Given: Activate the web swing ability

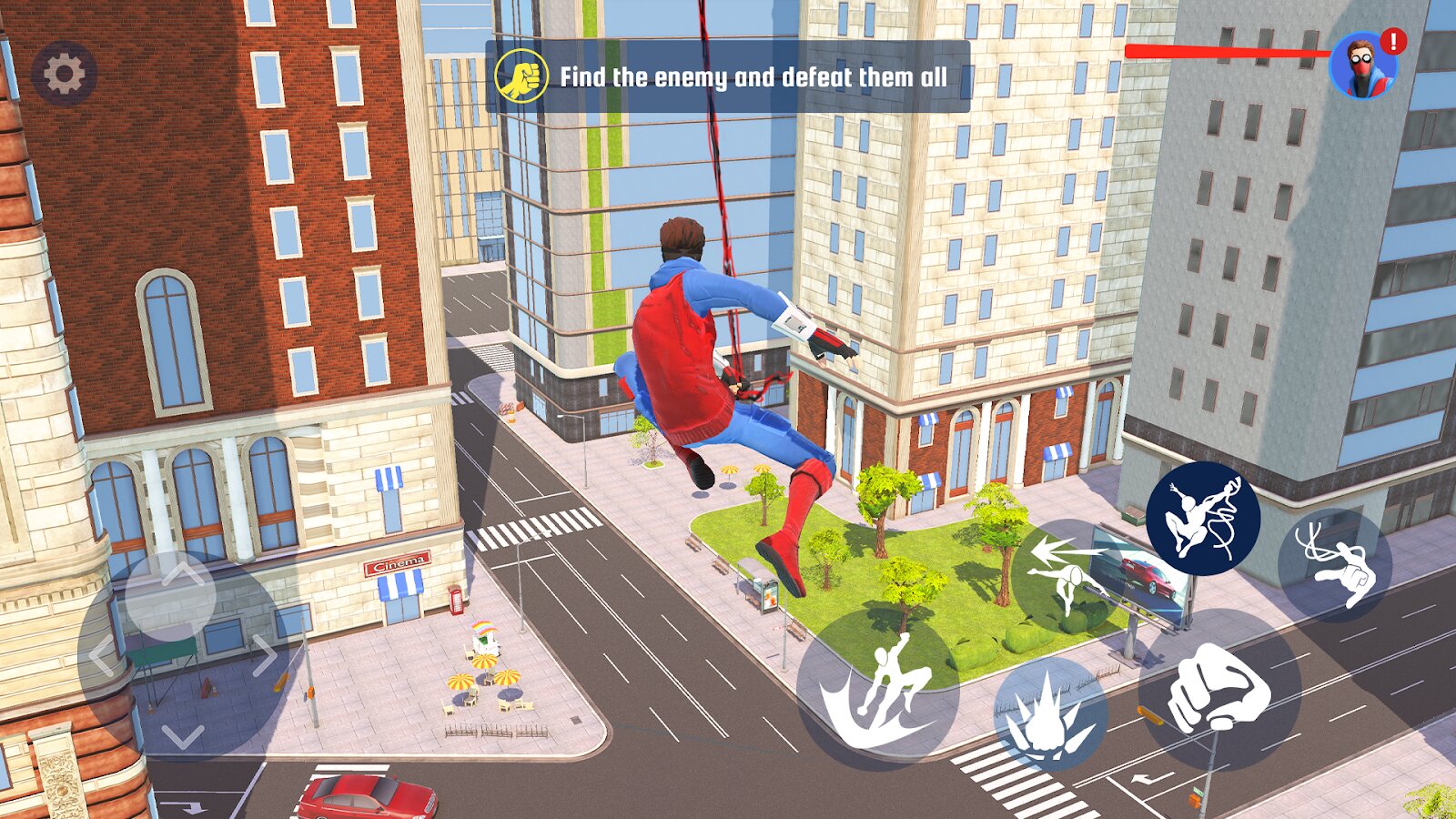Looking at the screenshot, I should point(1202,518).
